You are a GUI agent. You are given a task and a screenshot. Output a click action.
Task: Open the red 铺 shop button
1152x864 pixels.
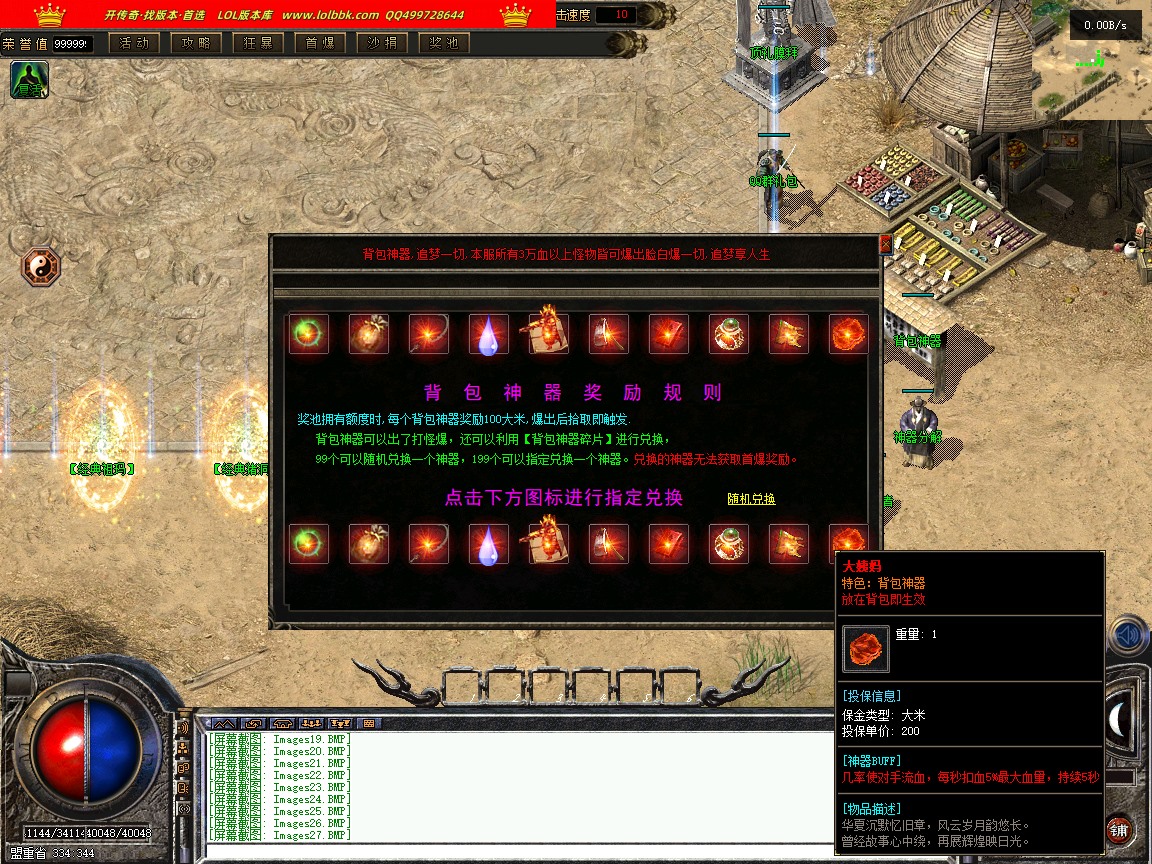(1119, 830)
